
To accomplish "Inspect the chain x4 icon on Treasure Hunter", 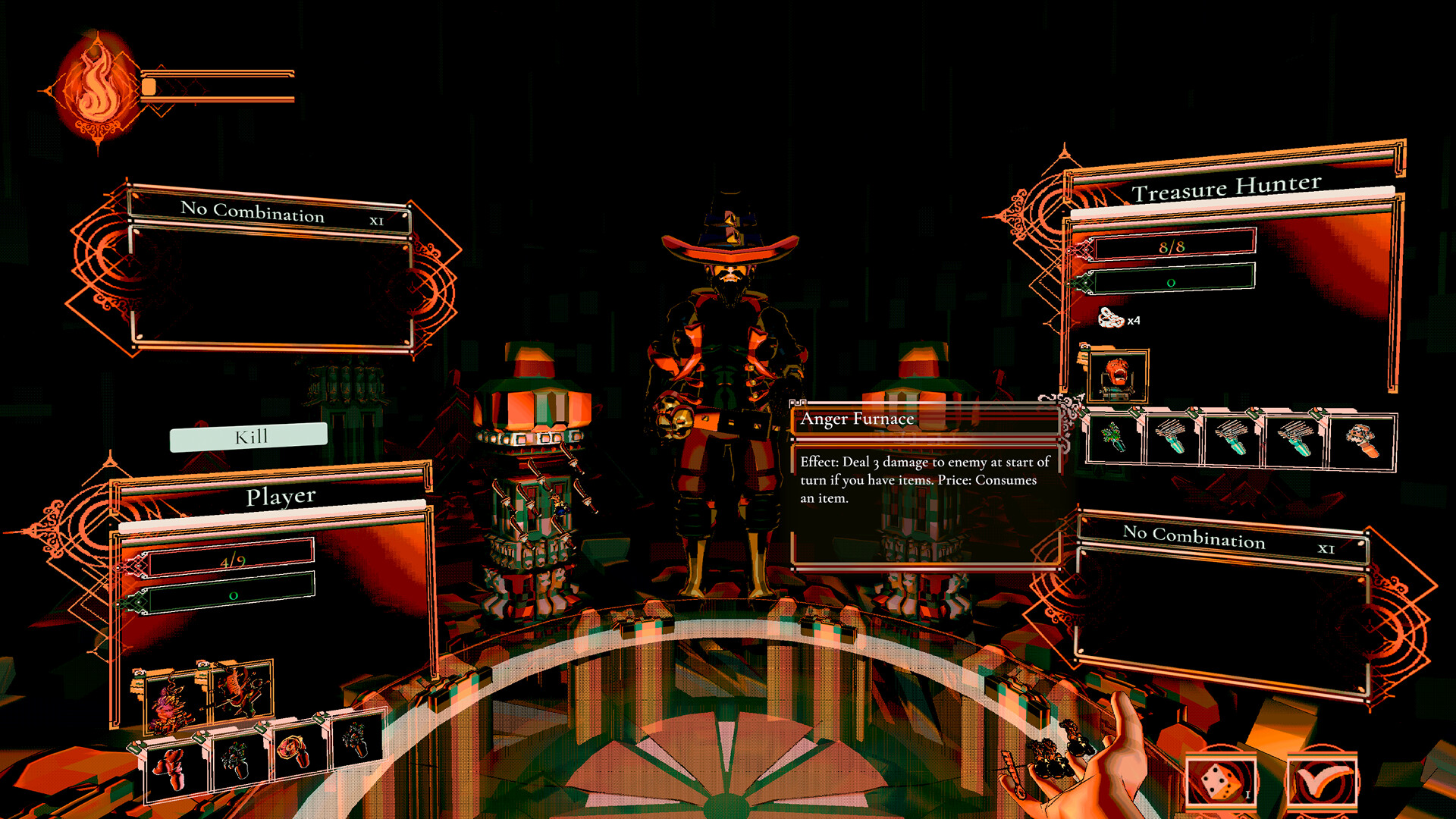I will (x=1109, y=318).
